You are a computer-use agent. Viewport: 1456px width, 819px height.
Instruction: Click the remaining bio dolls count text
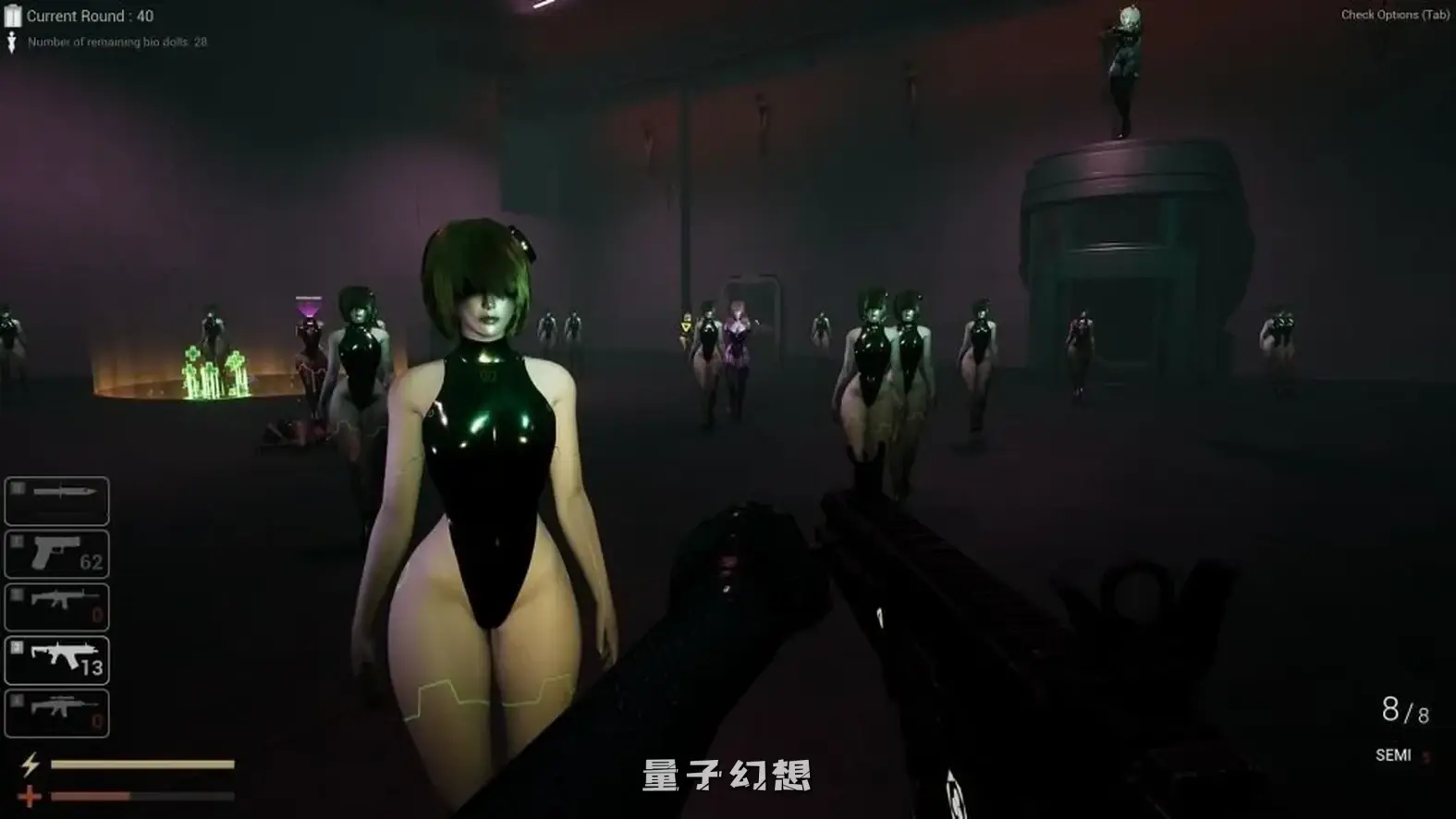[x=201, y=42]
